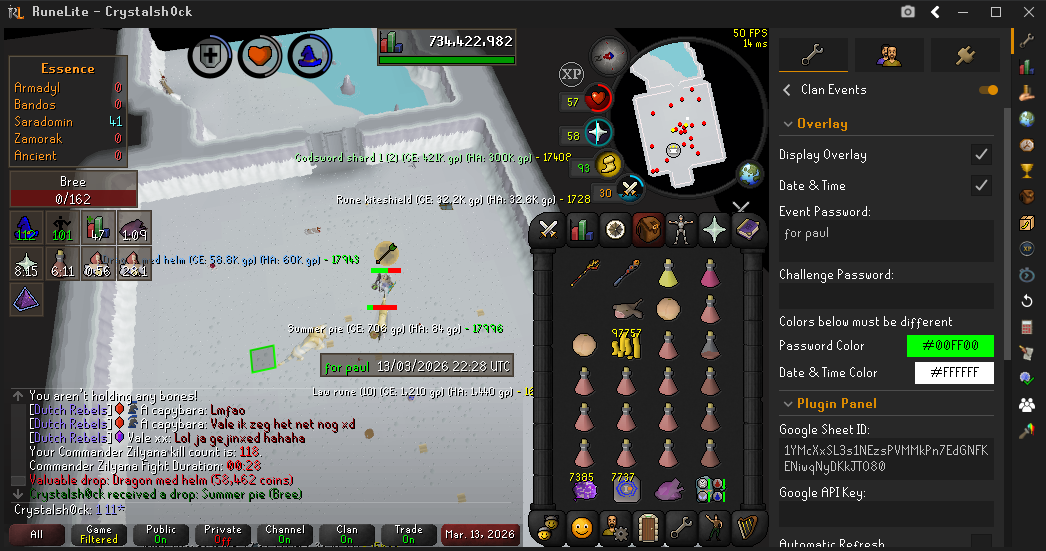Show the Prayer tab
Viewport: 1046px width, 551px height.
pos(714,230)
